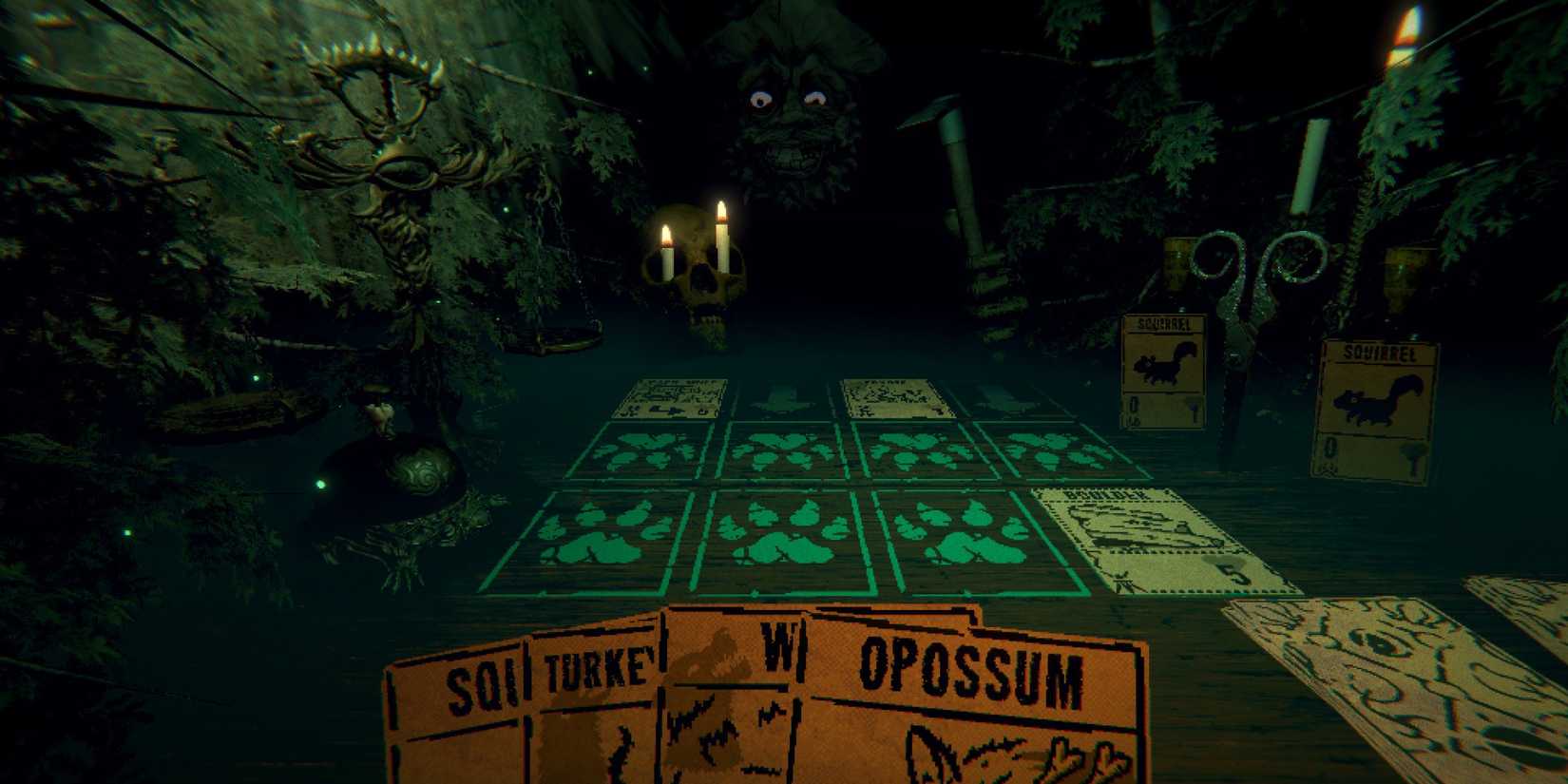1568x784 pixels.
Task: Inspect the opponent's right queued card
Action: (x=893, y=399)
